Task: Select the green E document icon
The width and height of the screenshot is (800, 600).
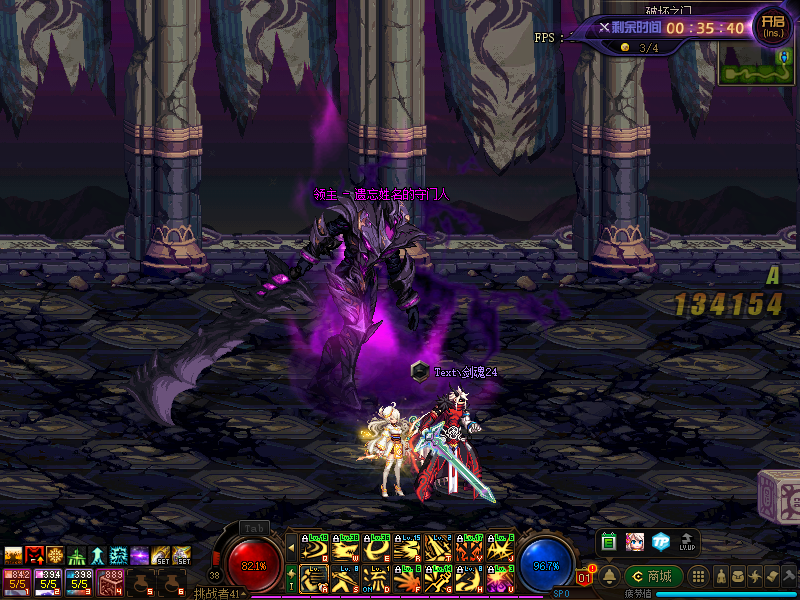Action: point(609,542)
